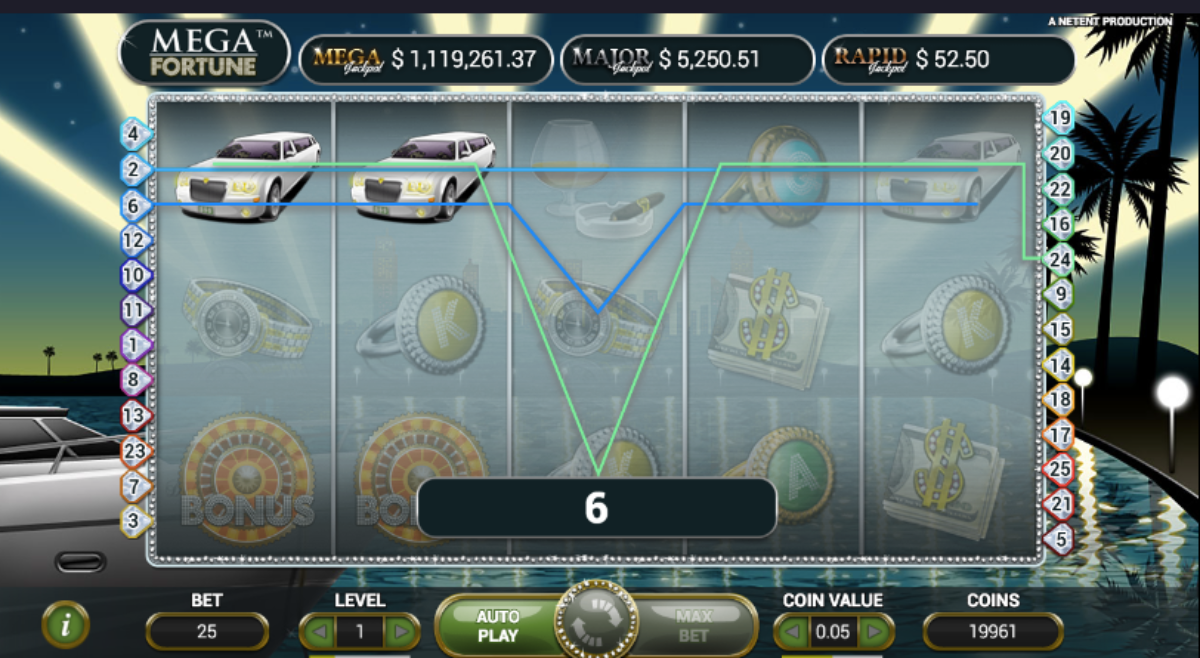
Task: Open the green info paytable button
Action: click(66, 626)
